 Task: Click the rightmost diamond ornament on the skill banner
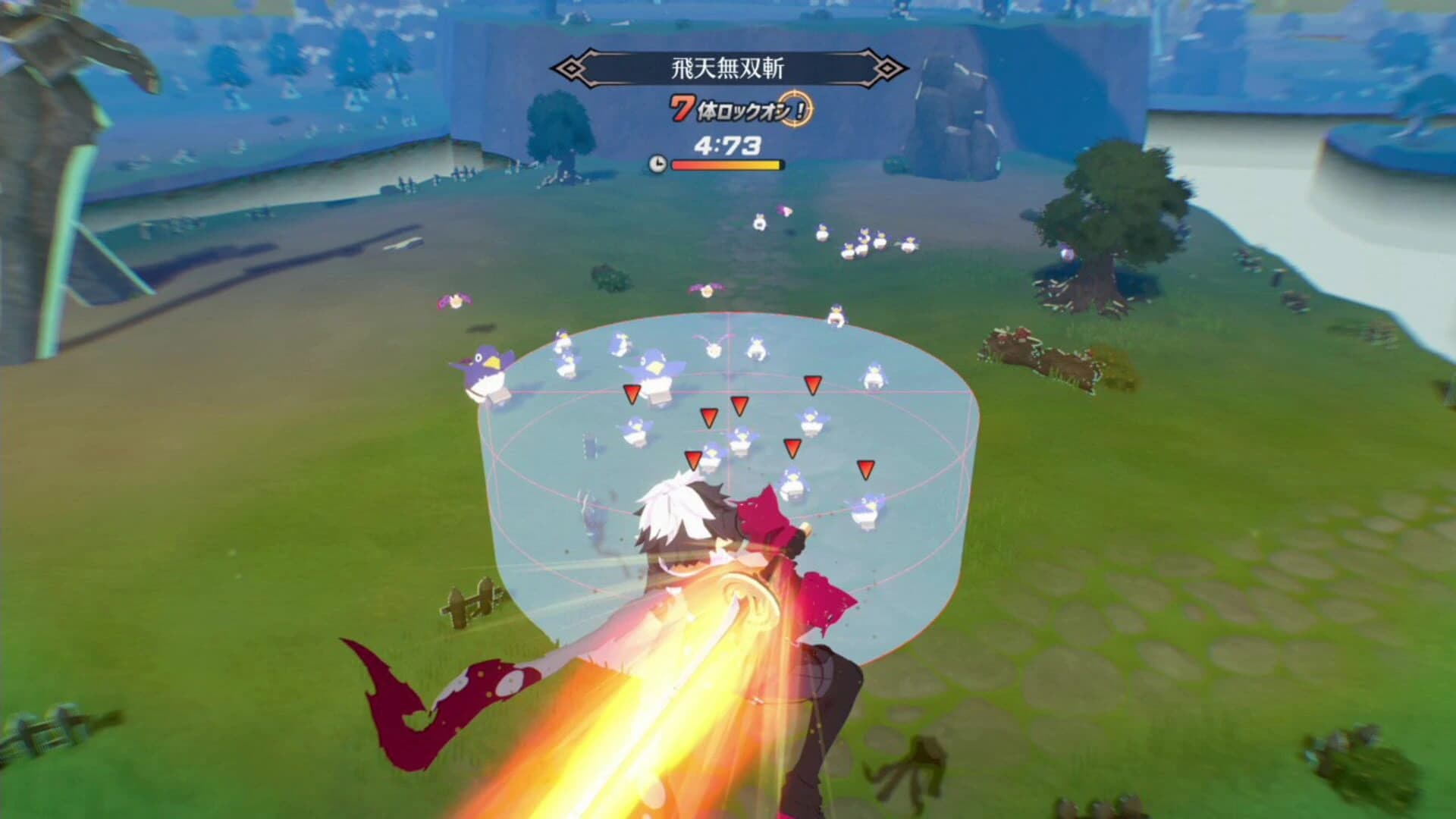pyautogui.click(x=887, y=68)
